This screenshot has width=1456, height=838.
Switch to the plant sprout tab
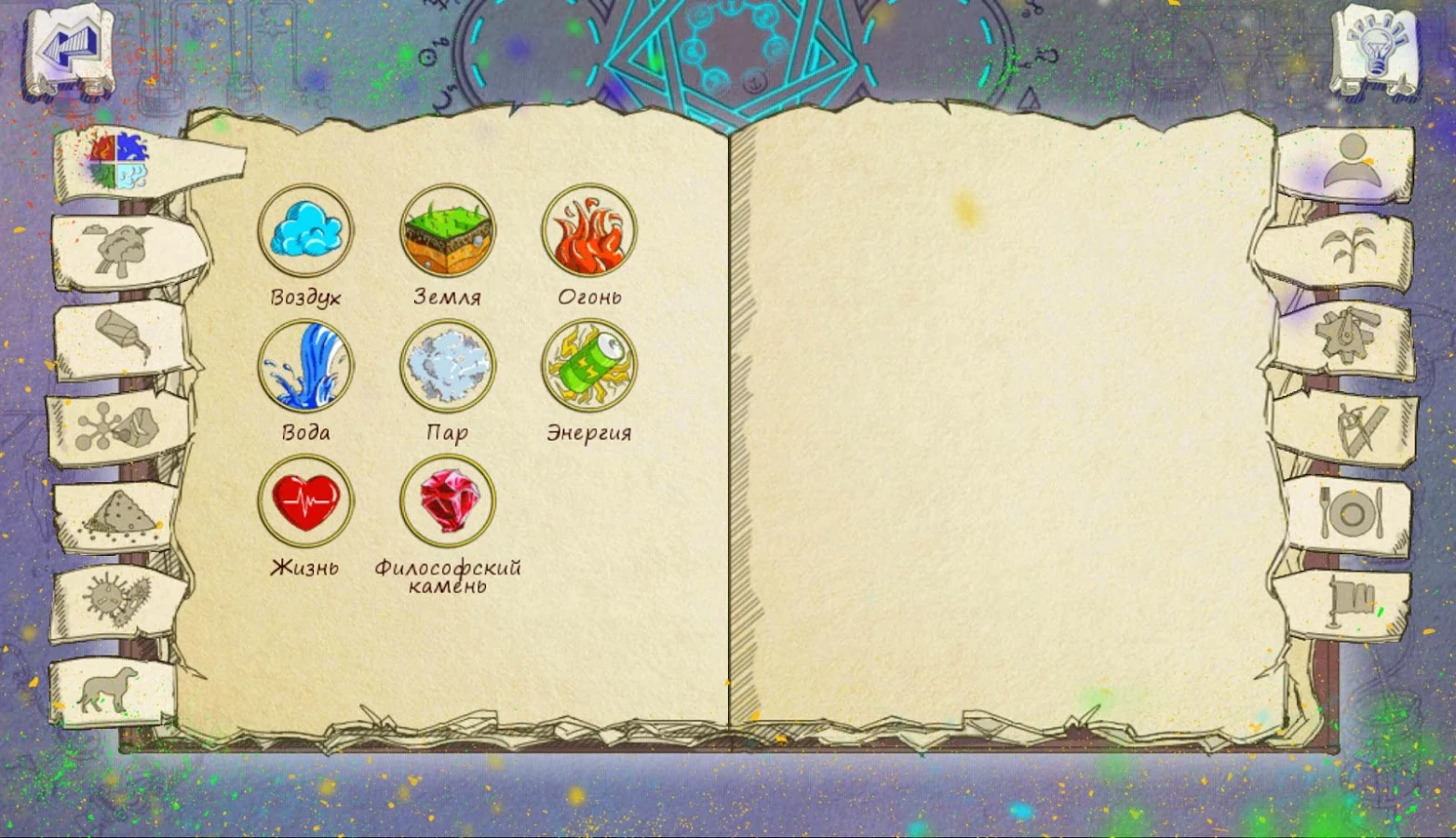(x=1347, y=250)
